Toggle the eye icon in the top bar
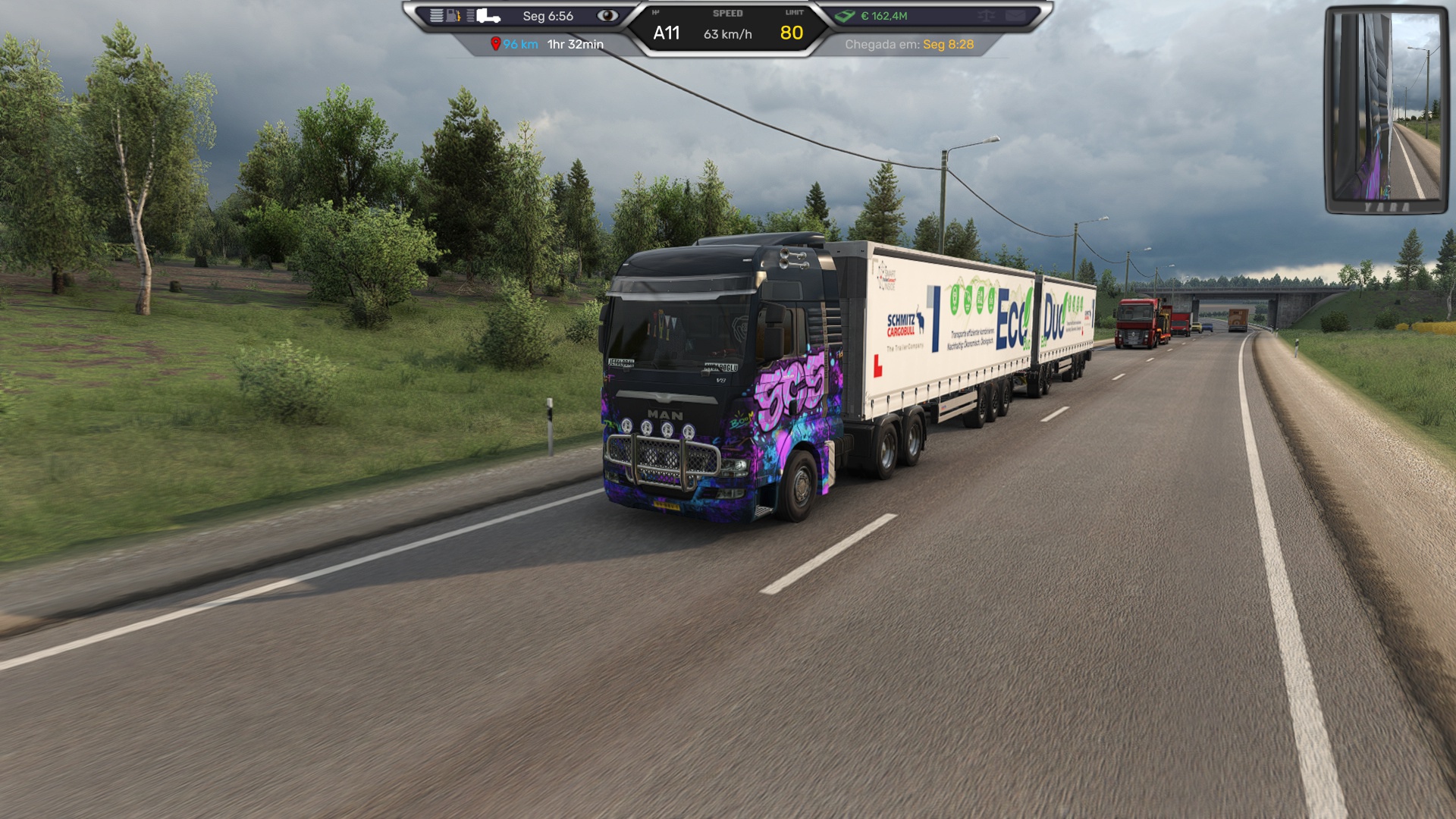Image resolution: width=1456 pixels, height=819 pixels. coord(607,16)
